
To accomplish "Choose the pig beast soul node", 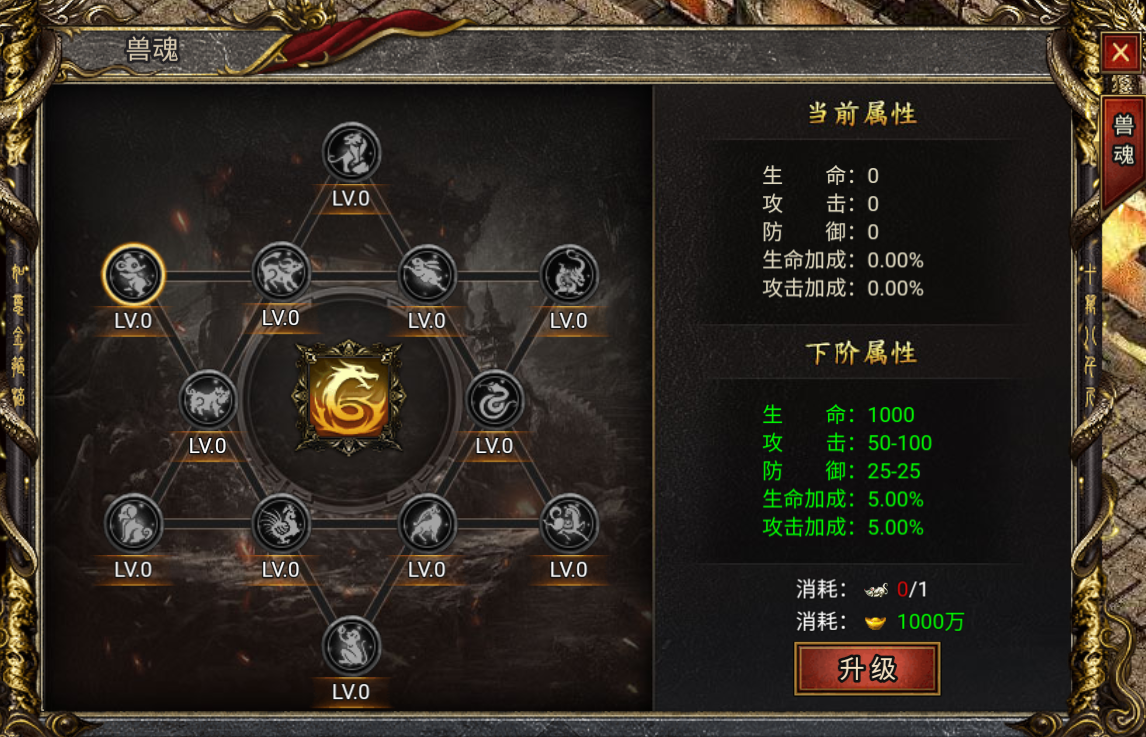I will point(207,400).
